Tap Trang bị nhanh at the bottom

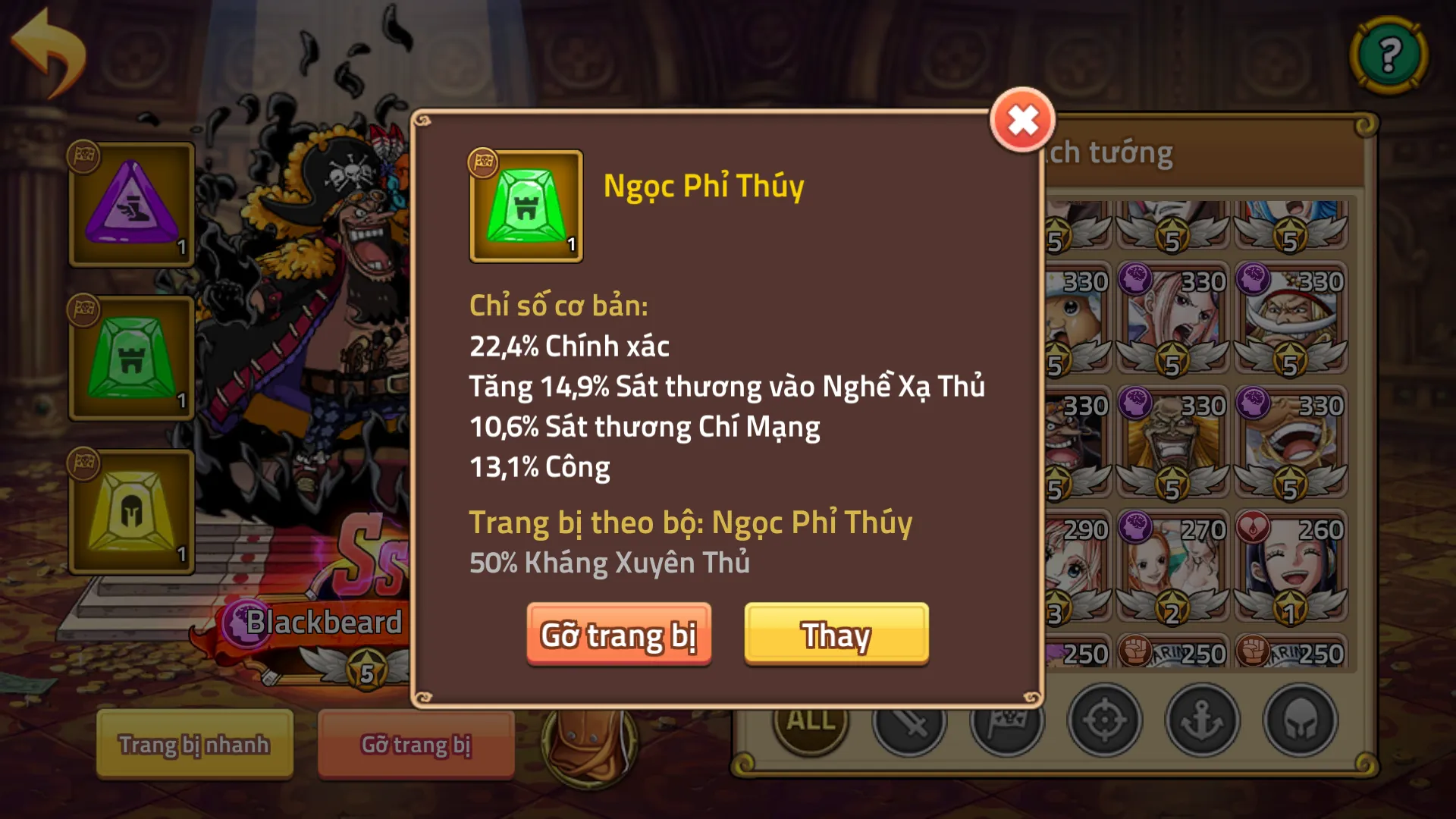click(x=194, y=745)
